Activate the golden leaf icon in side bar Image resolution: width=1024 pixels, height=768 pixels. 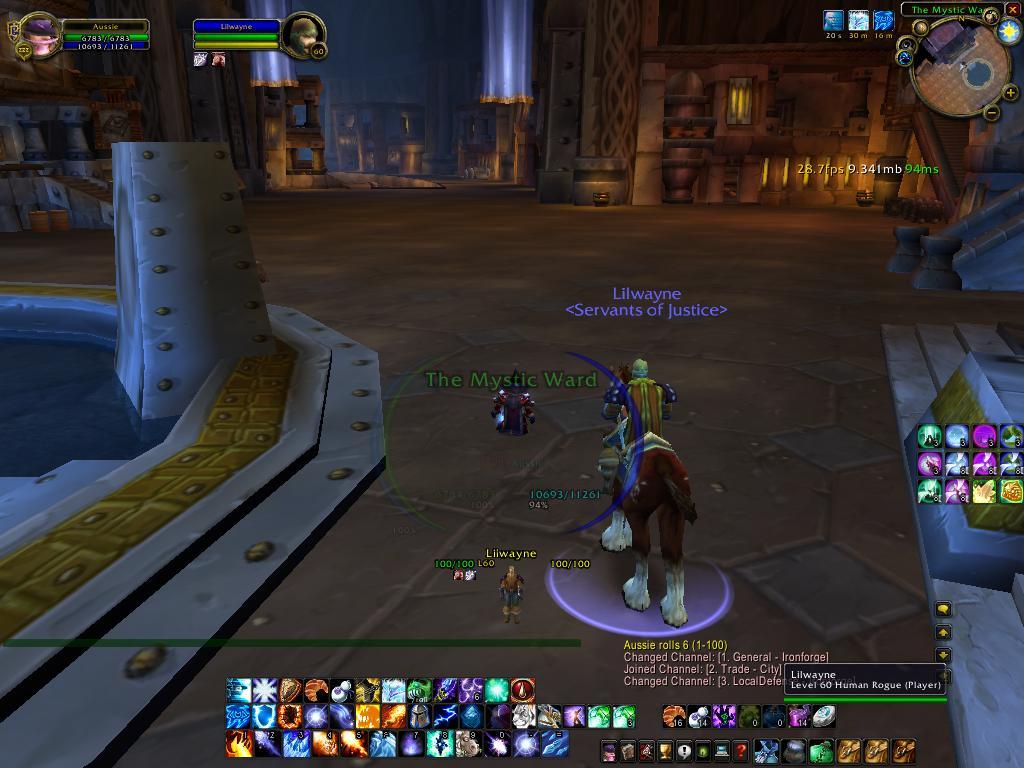(985, 490)
